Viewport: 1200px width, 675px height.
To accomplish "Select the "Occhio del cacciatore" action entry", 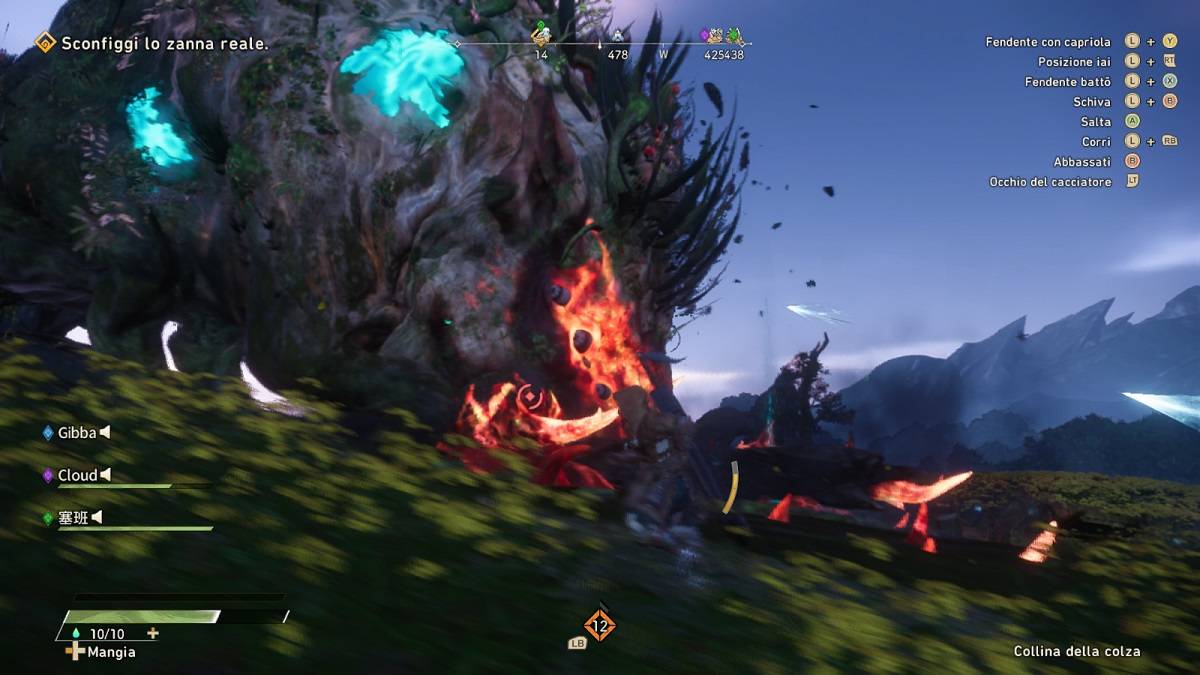I will tap(1050, 182).
